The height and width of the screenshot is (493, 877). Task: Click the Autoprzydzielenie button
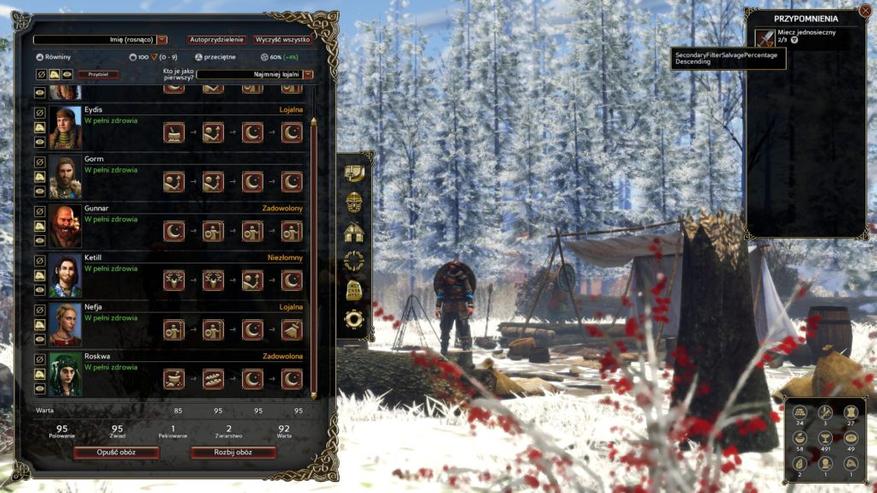click(x=216, y=40)
